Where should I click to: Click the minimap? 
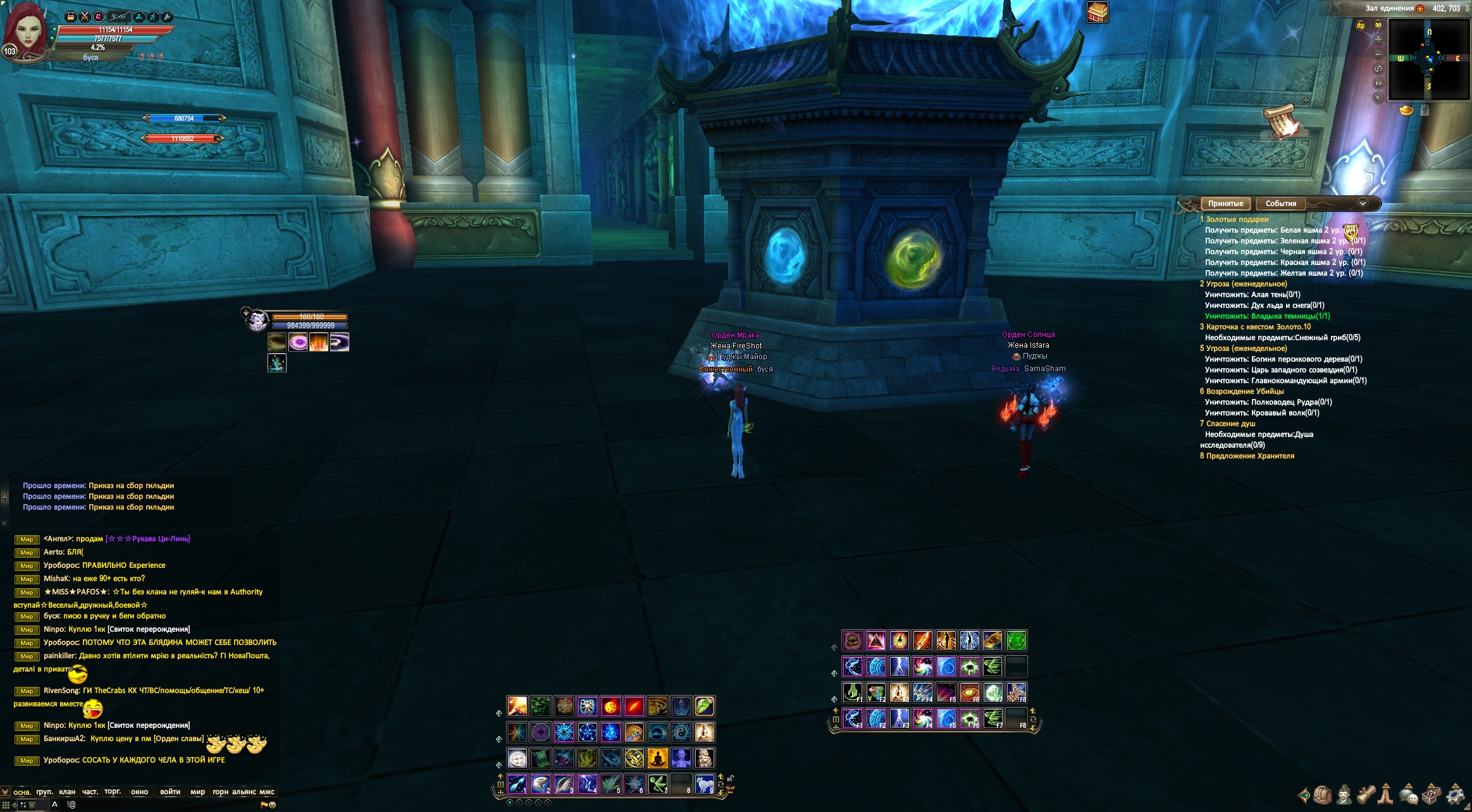click(x=1428, y=59)
